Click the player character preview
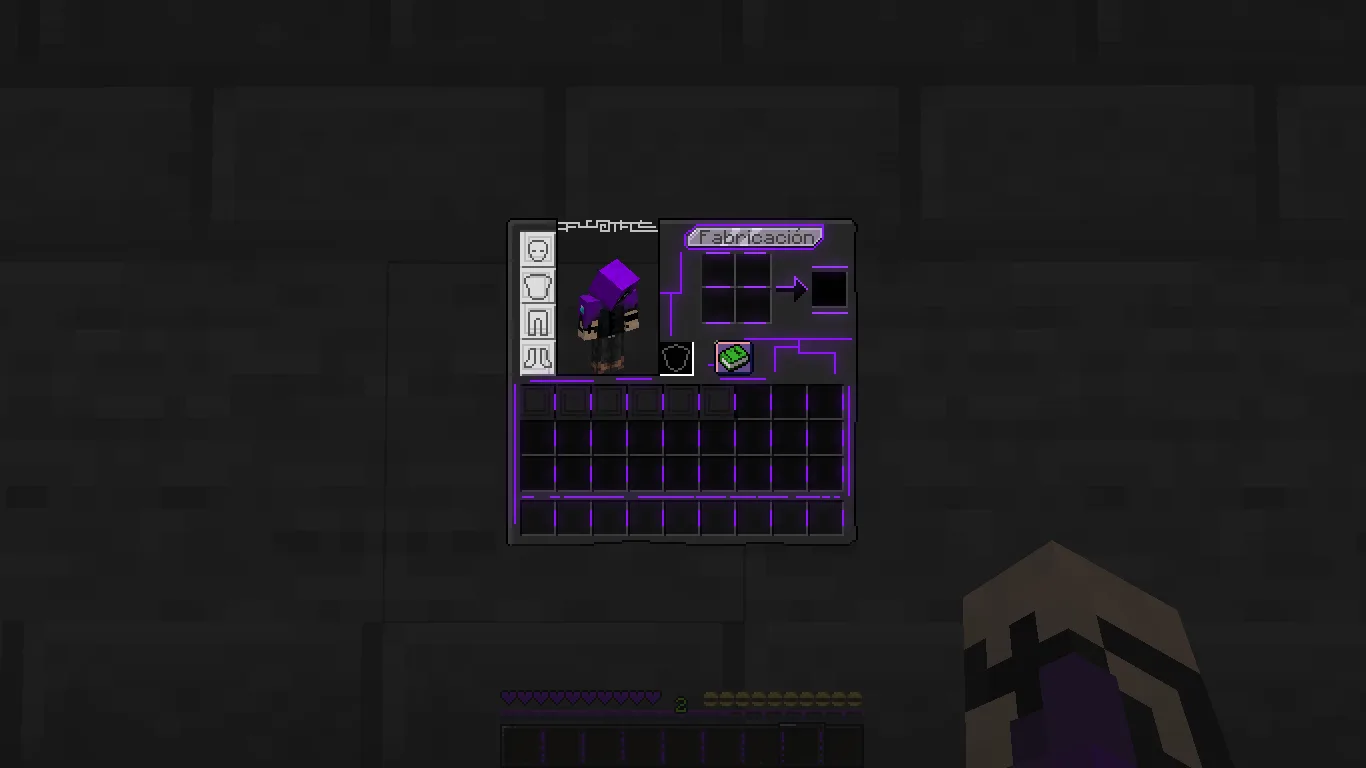The image size is (1366, 768). tap(608, 310)
